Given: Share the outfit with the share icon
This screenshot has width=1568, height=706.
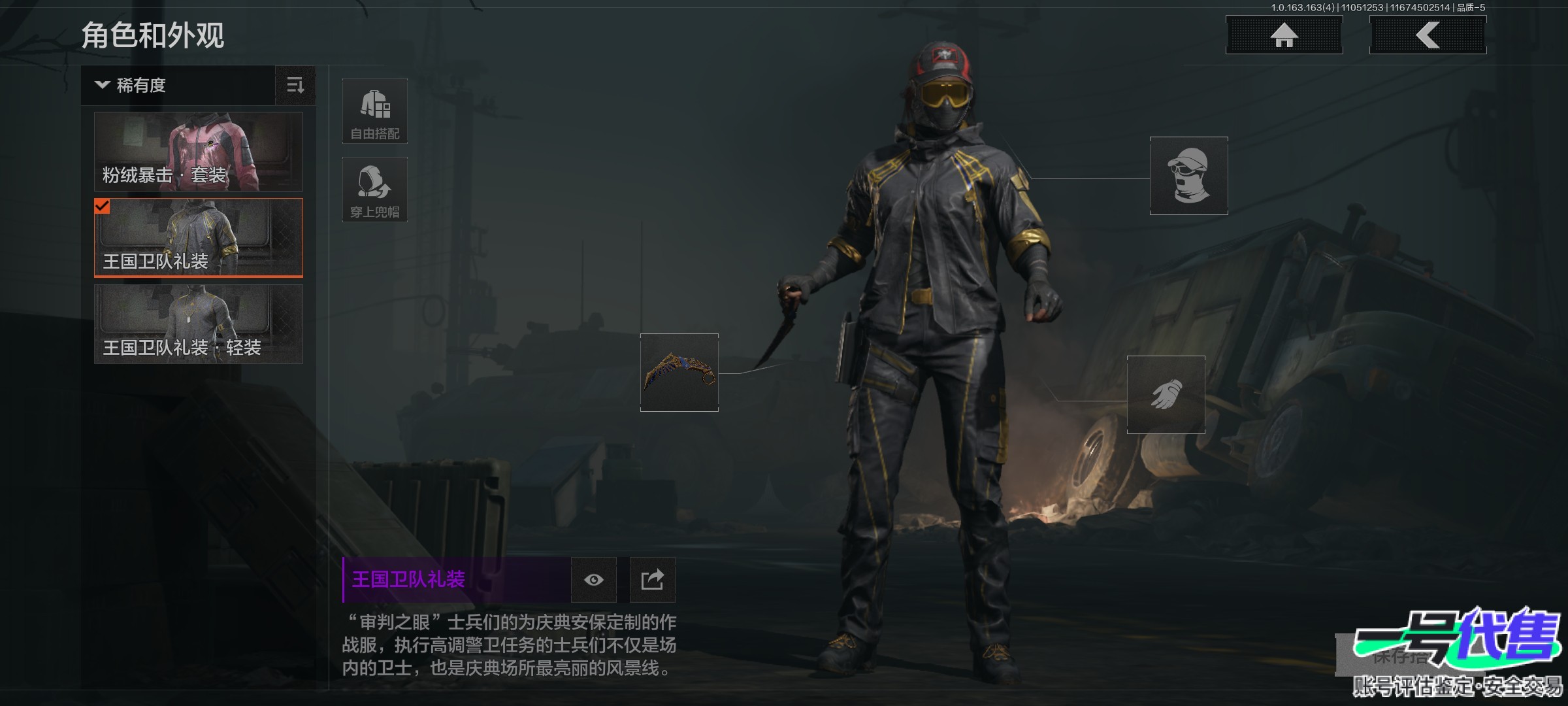Looking at the screenshot, I should (652, 580).
